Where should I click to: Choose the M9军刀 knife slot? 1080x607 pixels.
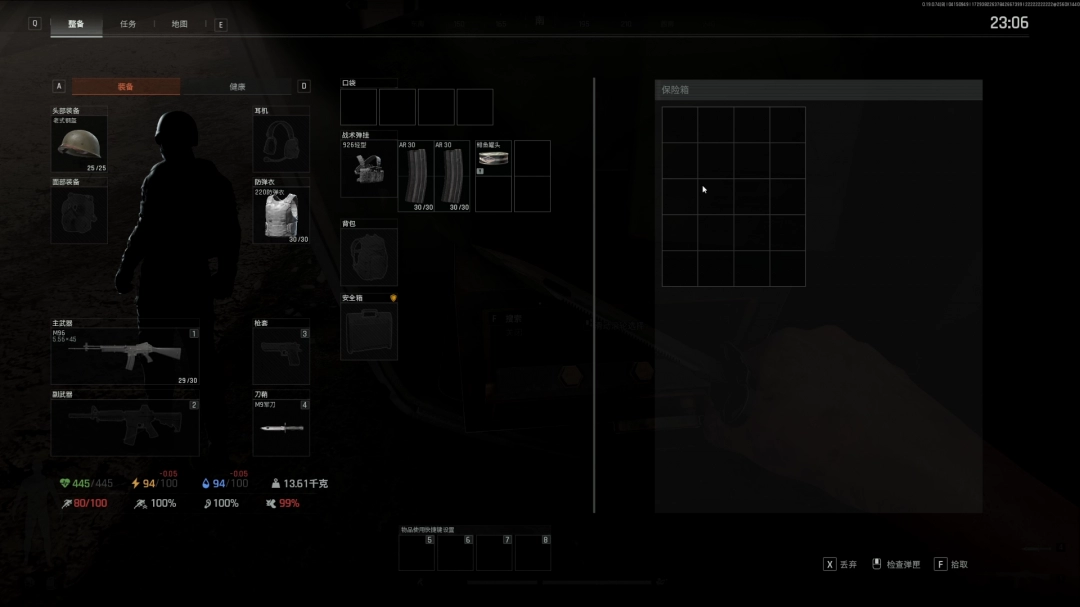click(x=281, y=427)
